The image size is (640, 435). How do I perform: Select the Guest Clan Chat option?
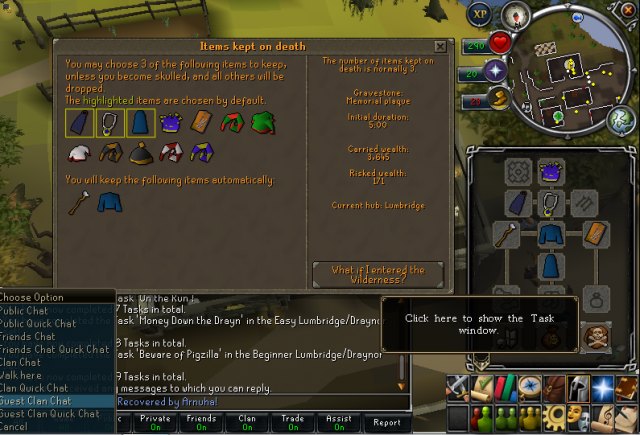40,400
